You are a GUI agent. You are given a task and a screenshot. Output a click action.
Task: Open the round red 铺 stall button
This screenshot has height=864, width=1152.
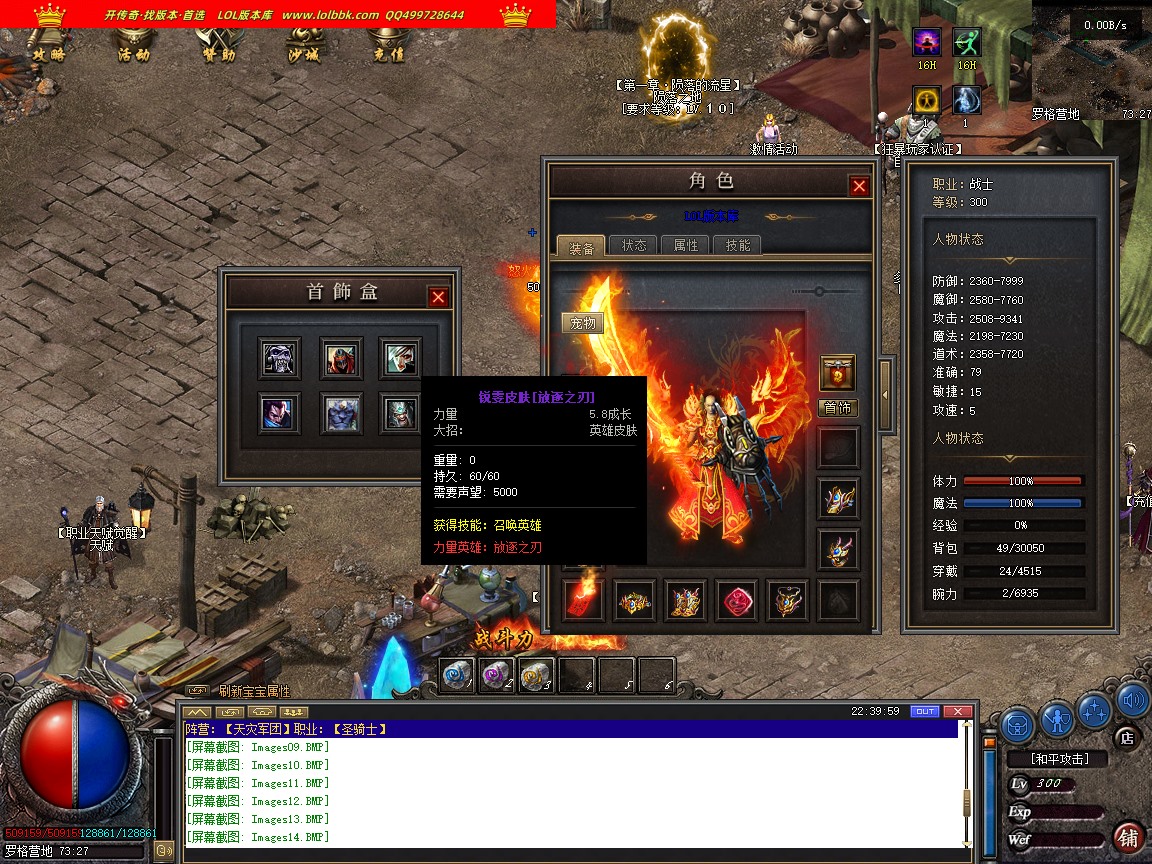(1128, 836)
